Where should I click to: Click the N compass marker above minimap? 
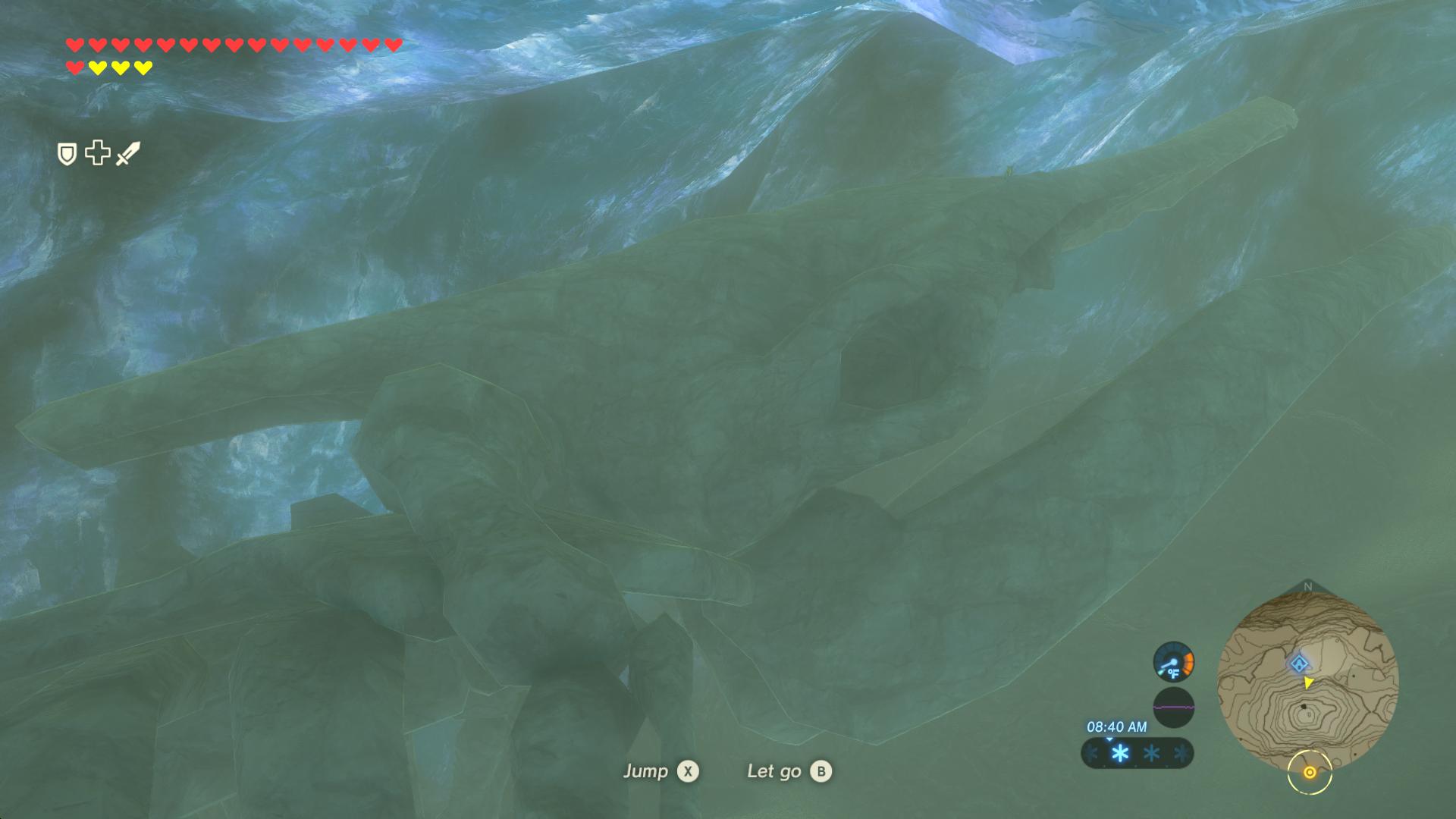pos(1308,585)
